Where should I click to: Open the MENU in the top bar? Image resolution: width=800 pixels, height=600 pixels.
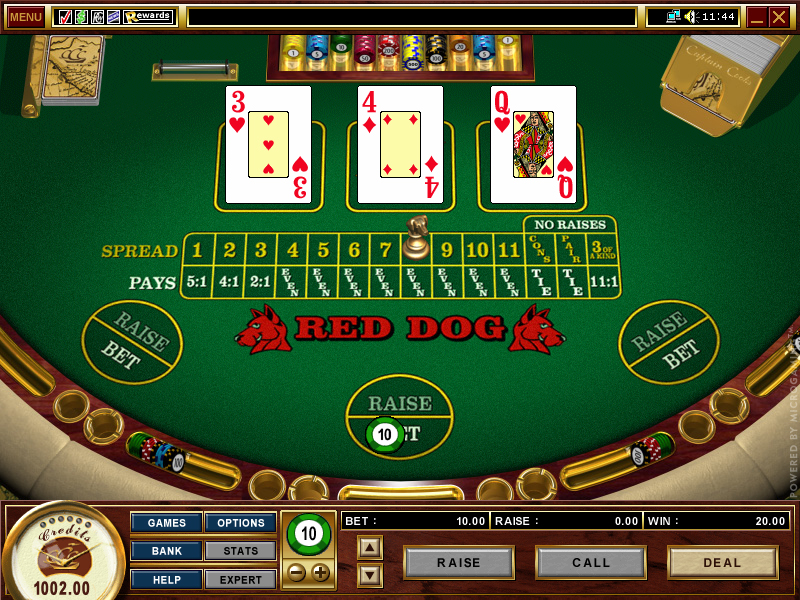pos(25,17)
